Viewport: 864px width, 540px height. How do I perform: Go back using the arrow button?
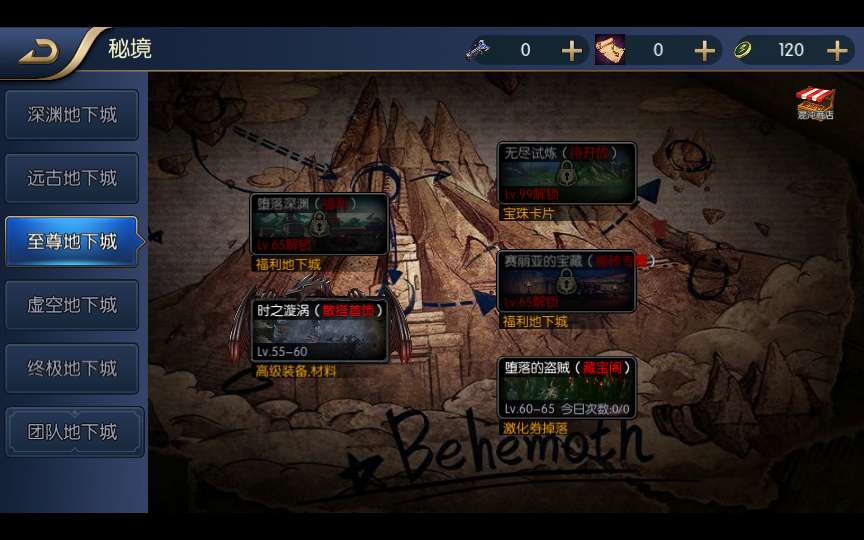tap(40, 51)
